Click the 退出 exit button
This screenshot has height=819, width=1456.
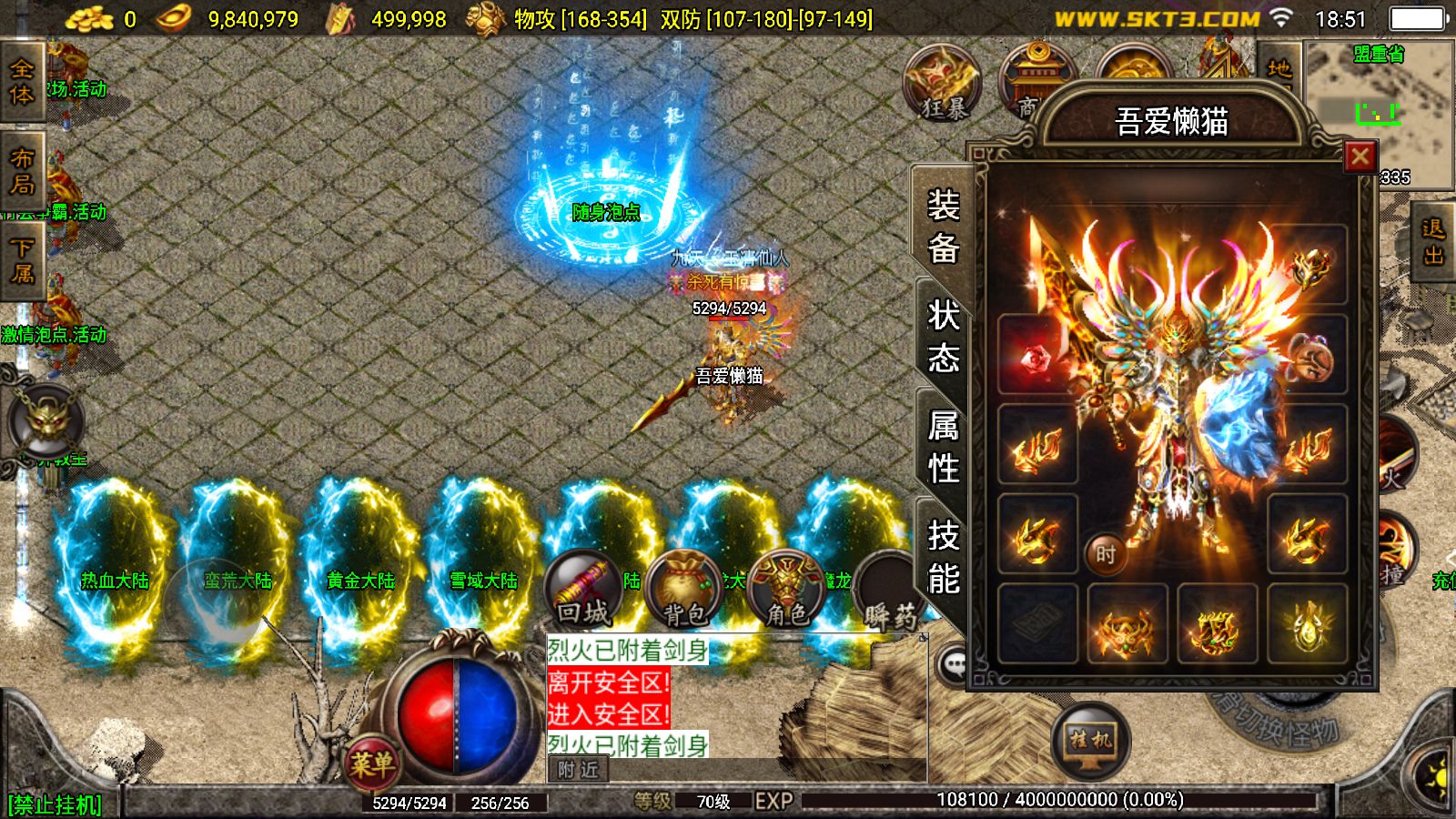tap(1433, 242)
